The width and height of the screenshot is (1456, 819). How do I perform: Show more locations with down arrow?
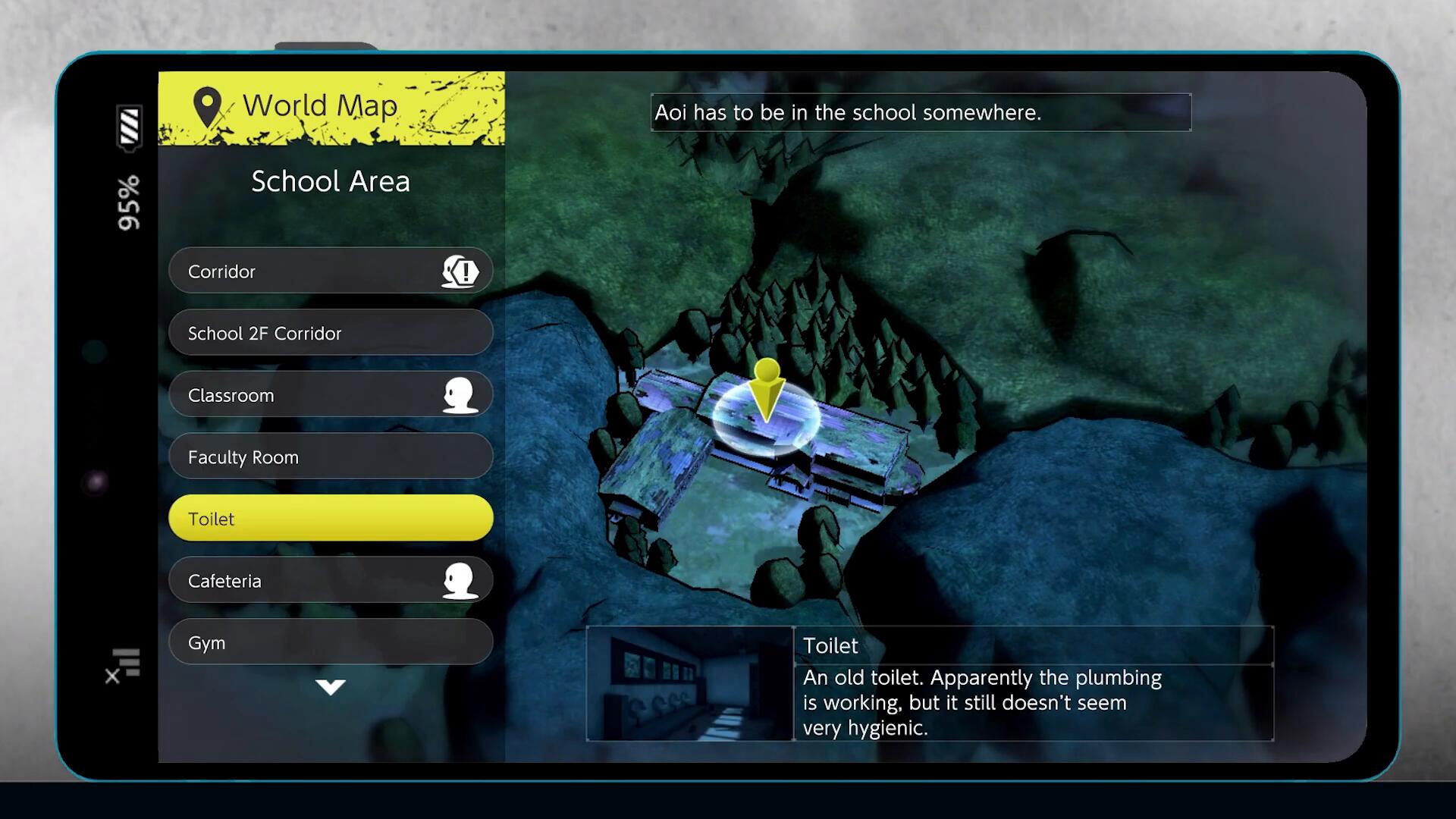pyautogui.click(x=331, y=687)
